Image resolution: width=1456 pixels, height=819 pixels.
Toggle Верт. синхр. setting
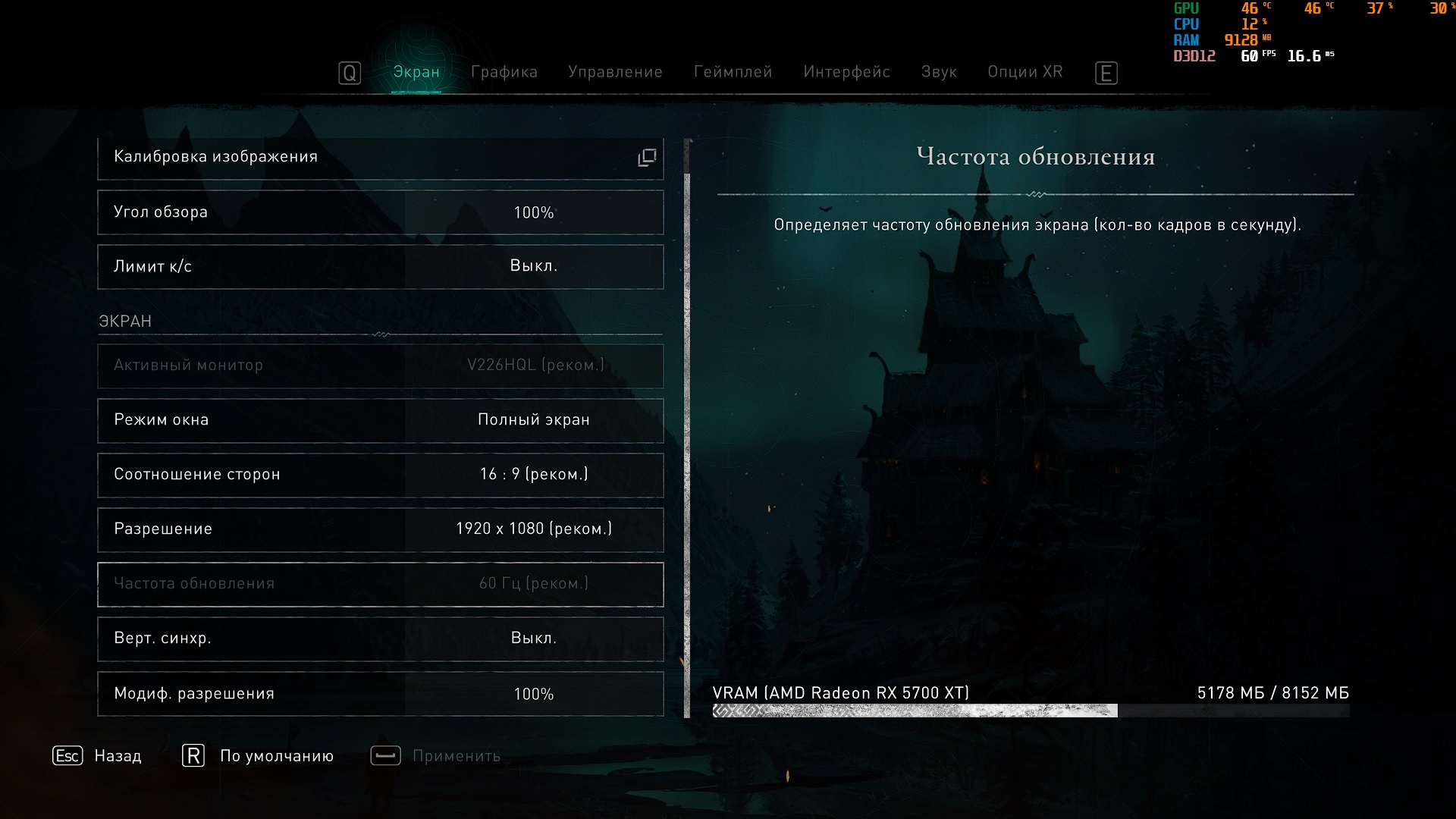tap(380, 639)
